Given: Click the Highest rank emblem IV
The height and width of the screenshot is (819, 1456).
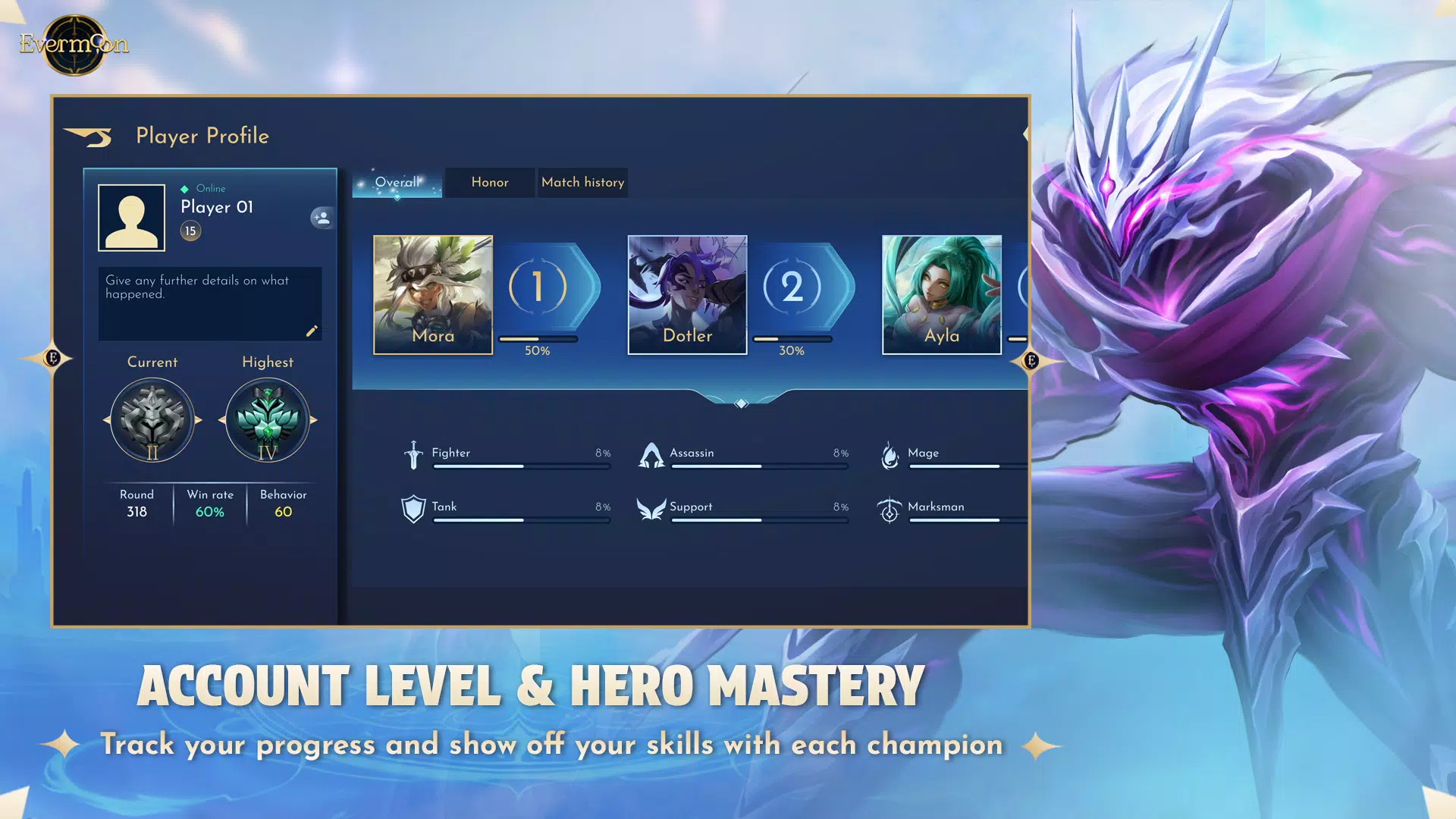Looking at the screenshot, I should [267, 419].
